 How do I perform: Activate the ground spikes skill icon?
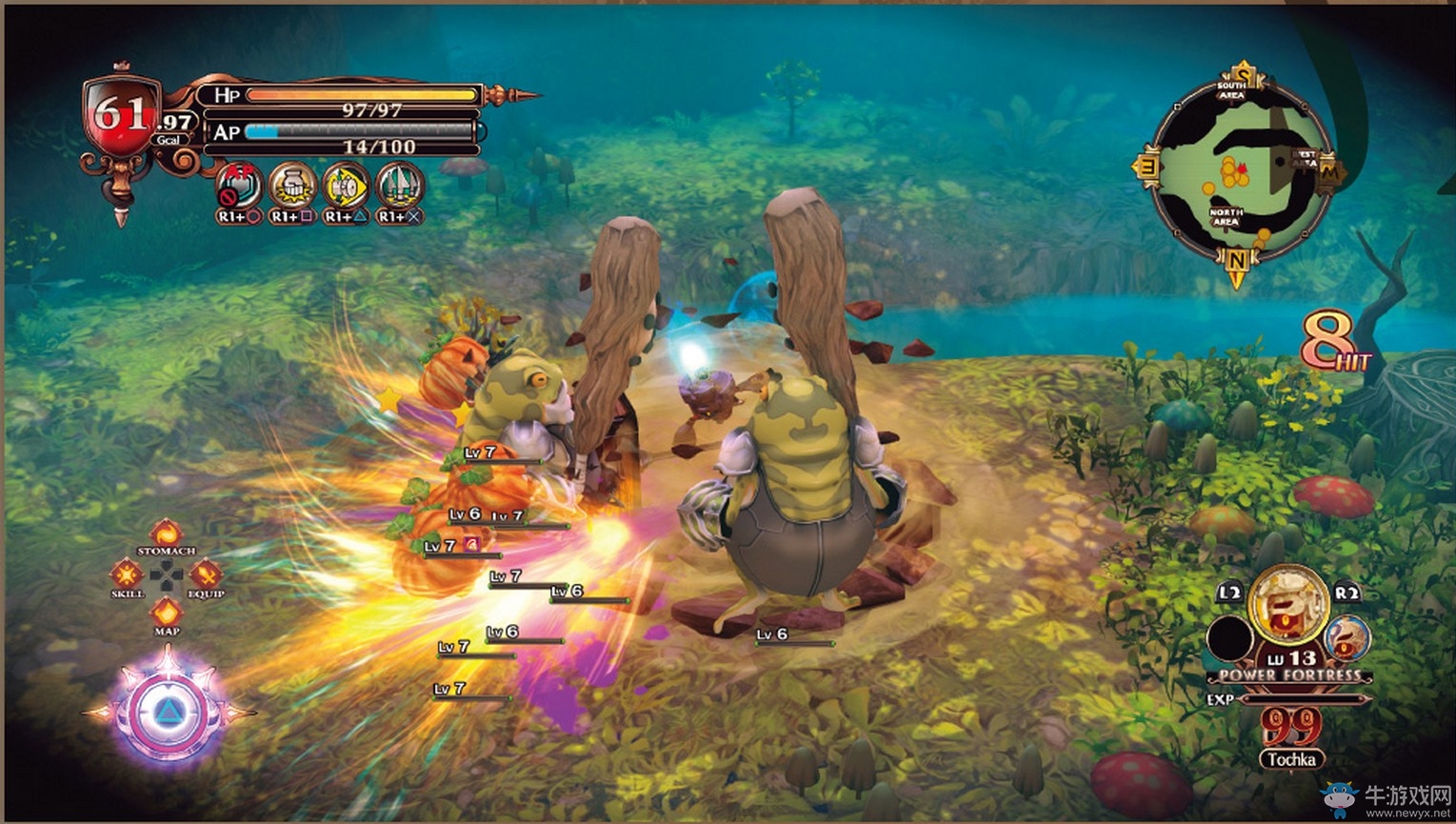coord(399,185)
